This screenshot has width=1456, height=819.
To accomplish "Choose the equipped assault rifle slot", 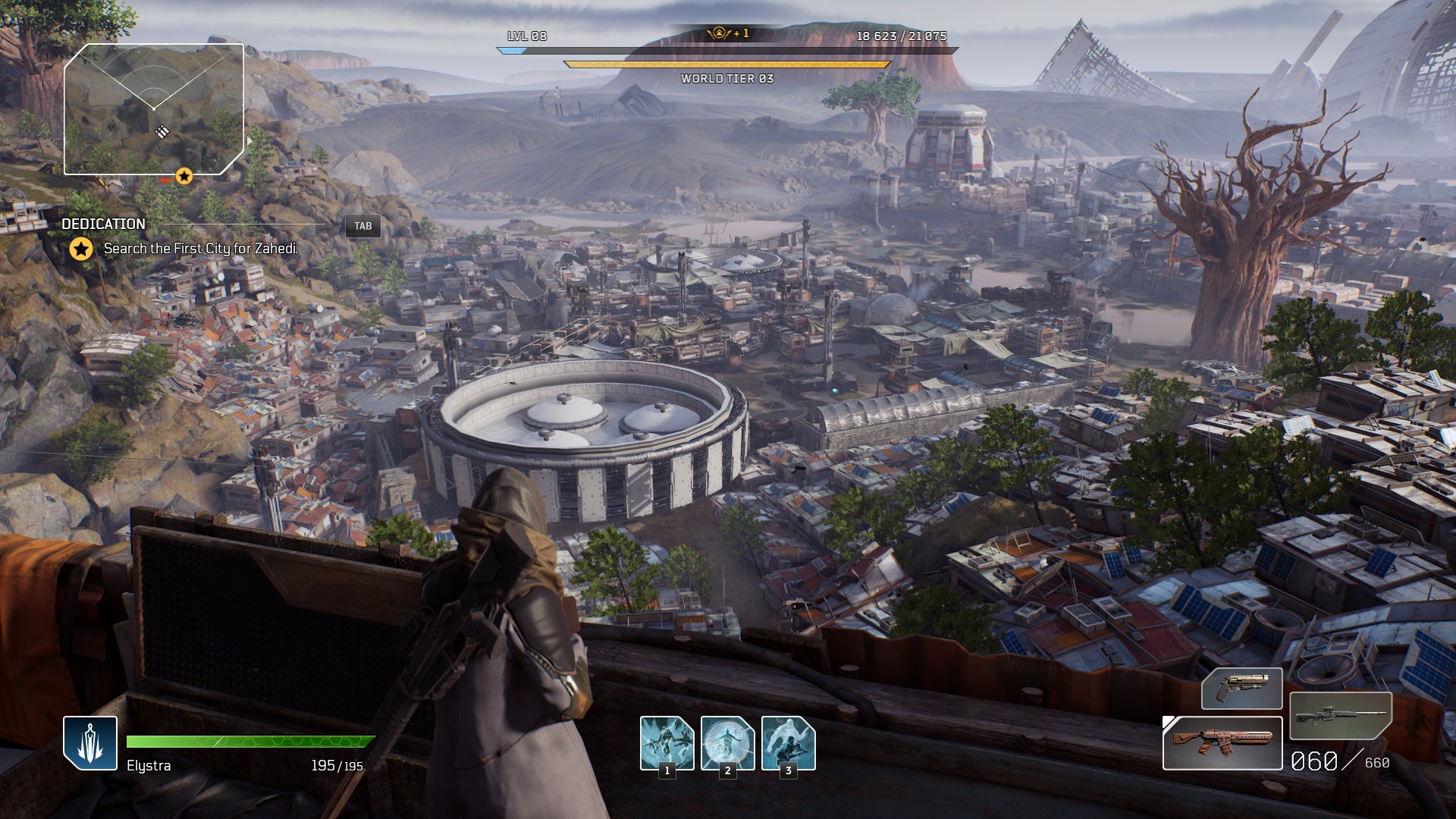I will tap(1222, 742).
